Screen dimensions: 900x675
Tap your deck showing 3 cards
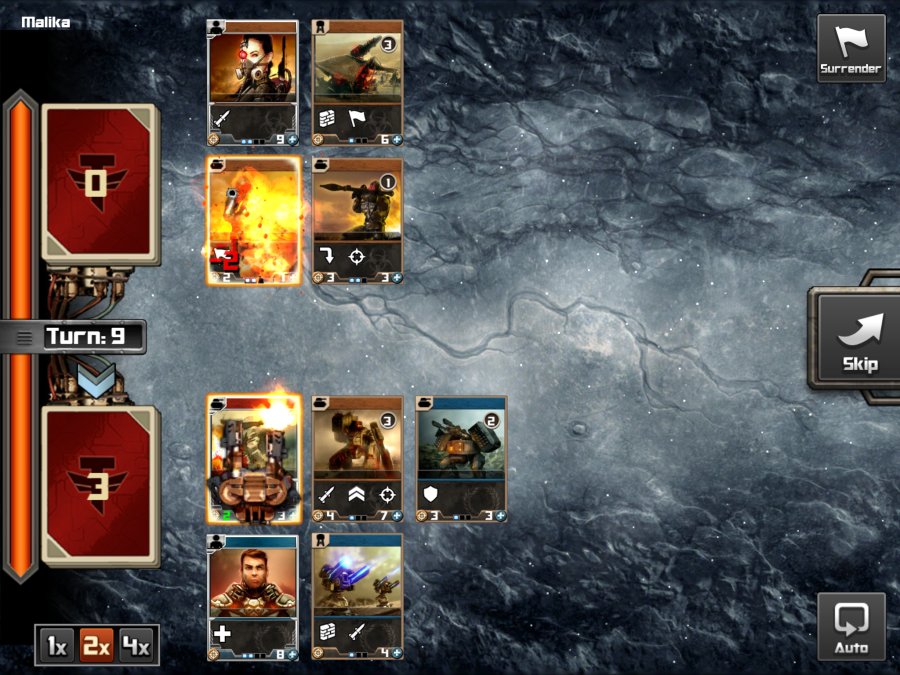point(100,484)
